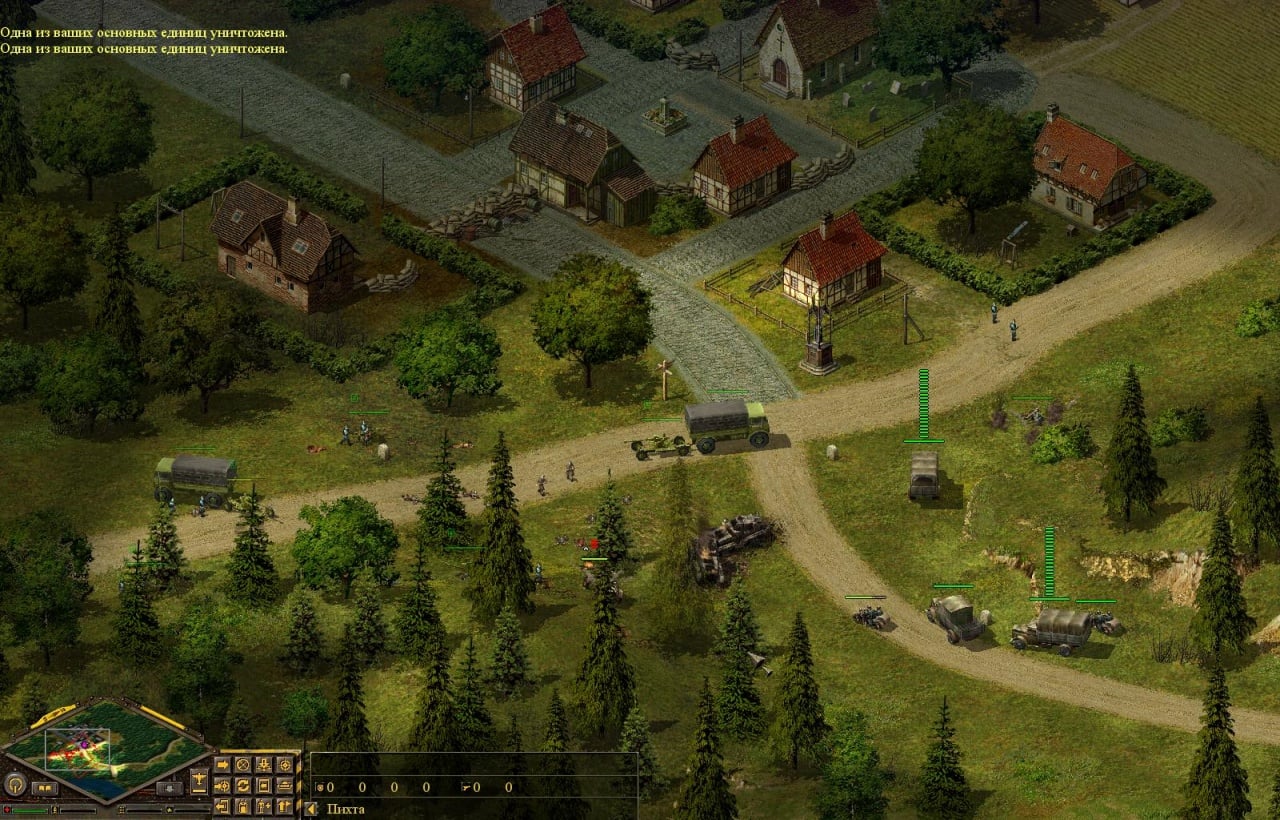Choose the soldier-with-plus reinforcement command
The height and width of the screenshot is (820, 1280).
pos(264,807)
